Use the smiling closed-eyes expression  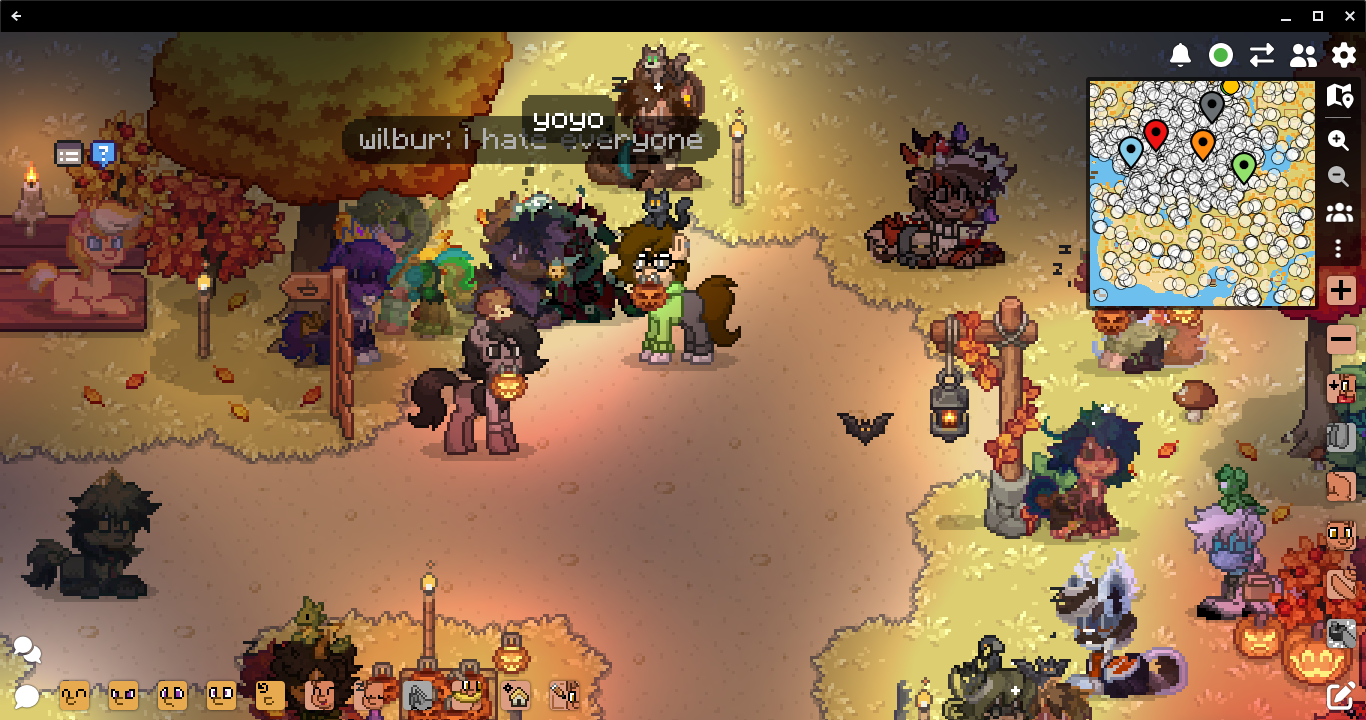[x=74, y=695]
